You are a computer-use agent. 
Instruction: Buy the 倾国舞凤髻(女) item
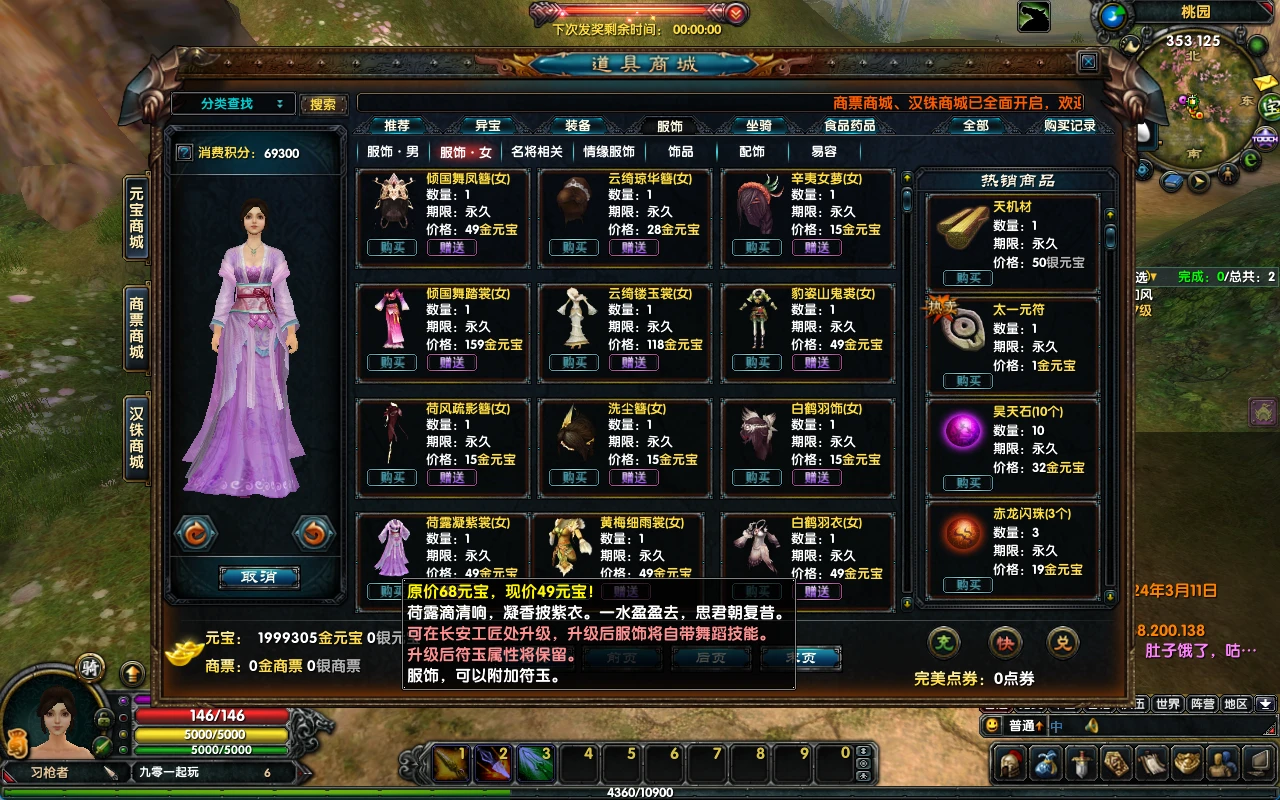click(x=392, y=248)
